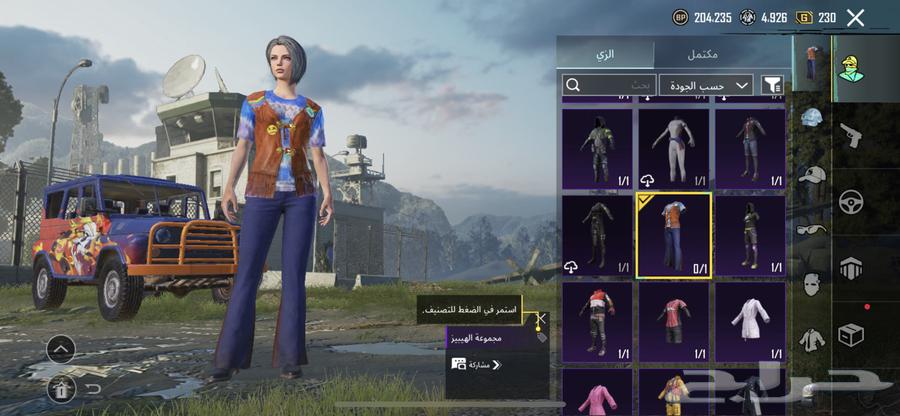Switch to the pistol weapons section

pyautogui.click(x=851, y=134)
